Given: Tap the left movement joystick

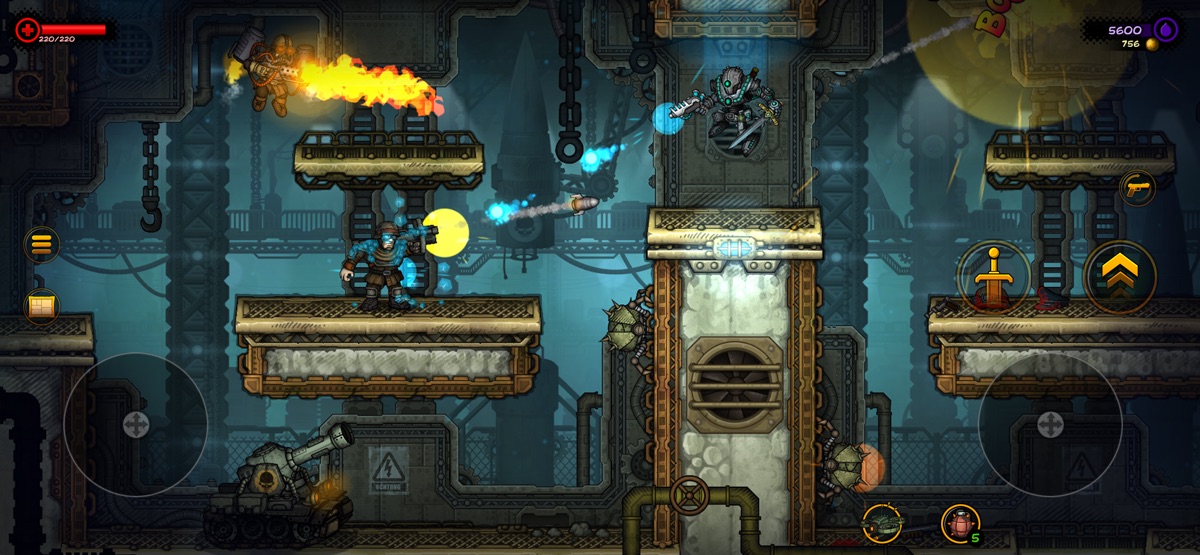Looking at the screenshot, I should coord(135,424).
